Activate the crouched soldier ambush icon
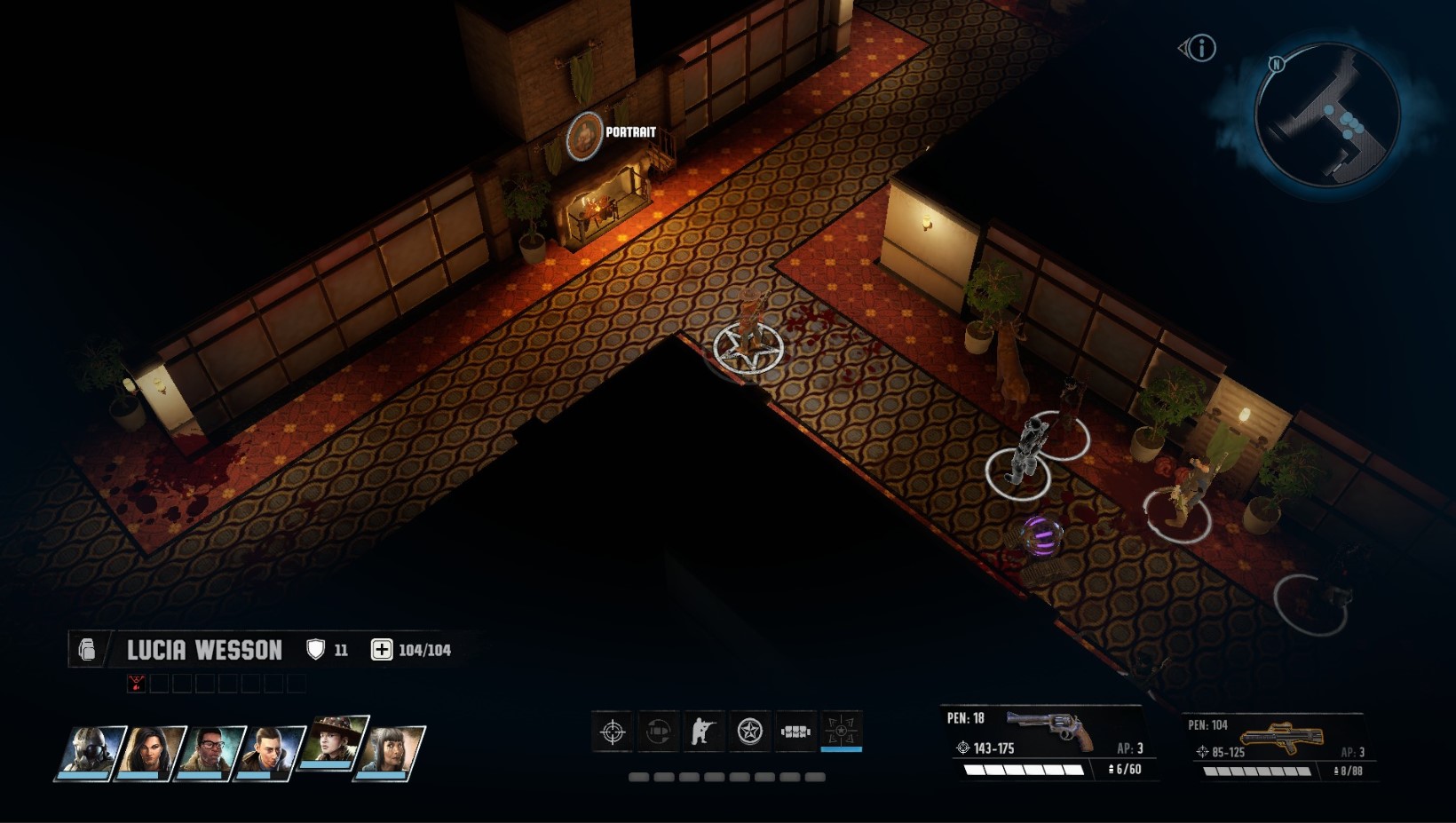 [702, 732]
